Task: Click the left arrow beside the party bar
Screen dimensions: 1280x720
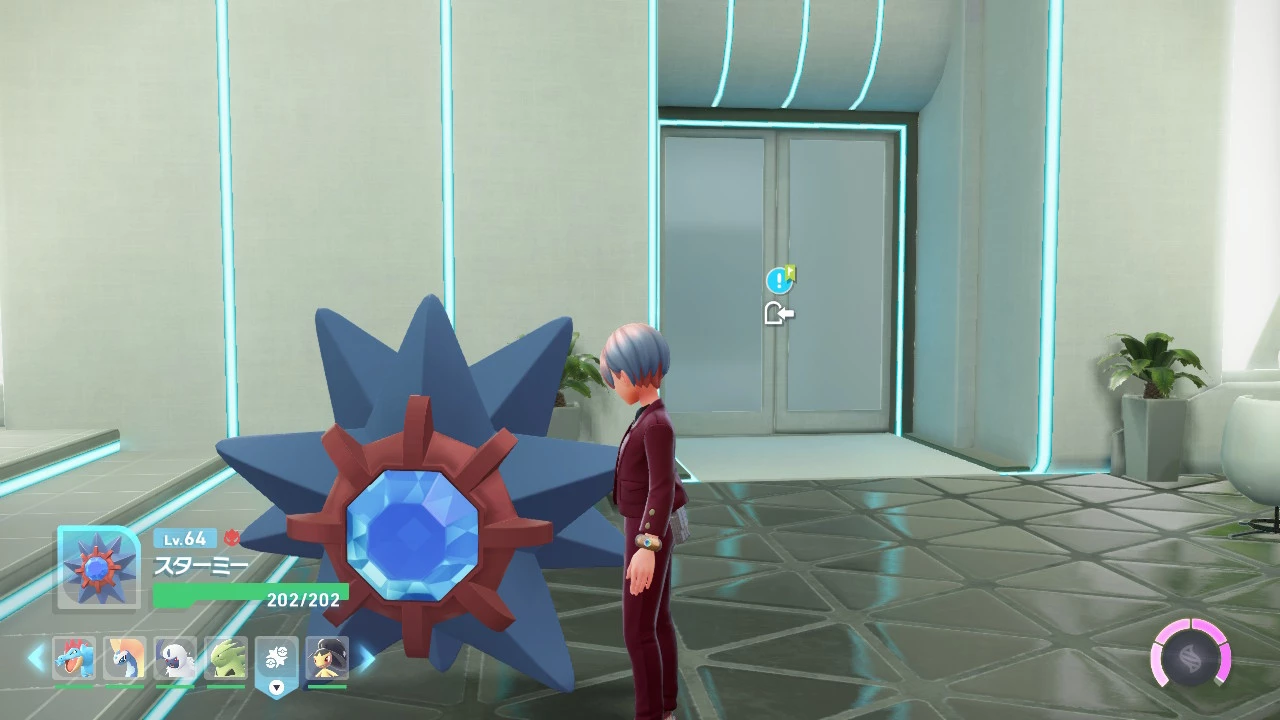Action: click(36, 658)
